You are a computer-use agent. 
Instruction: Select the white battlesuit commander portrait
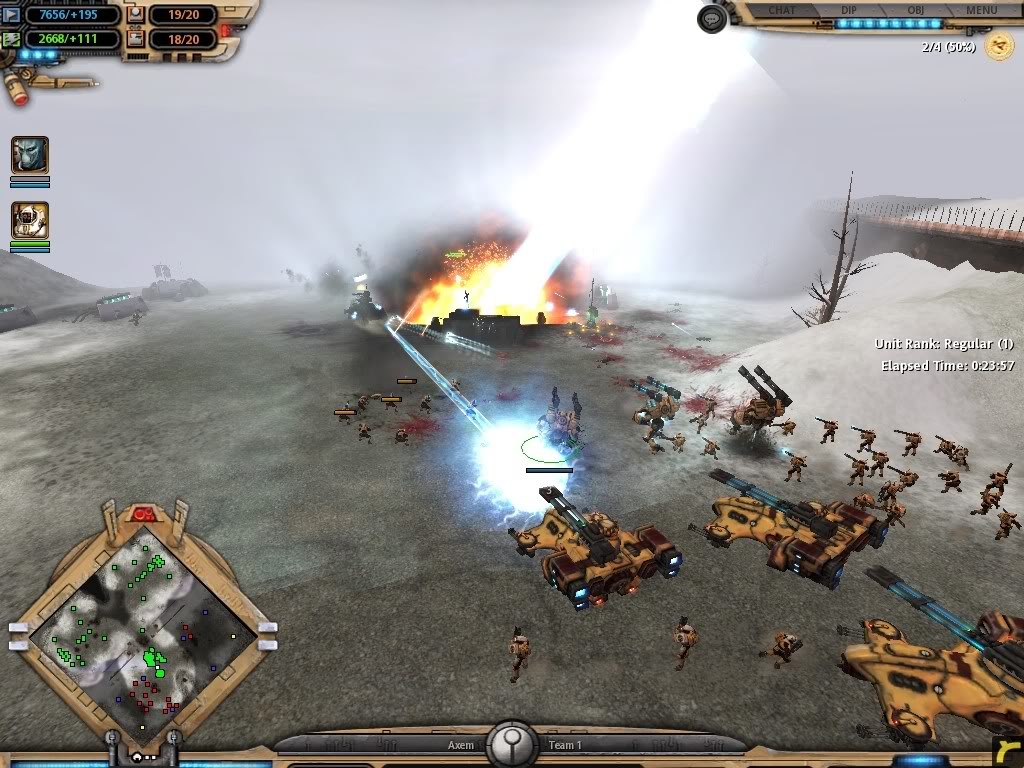tap(30, 221)
